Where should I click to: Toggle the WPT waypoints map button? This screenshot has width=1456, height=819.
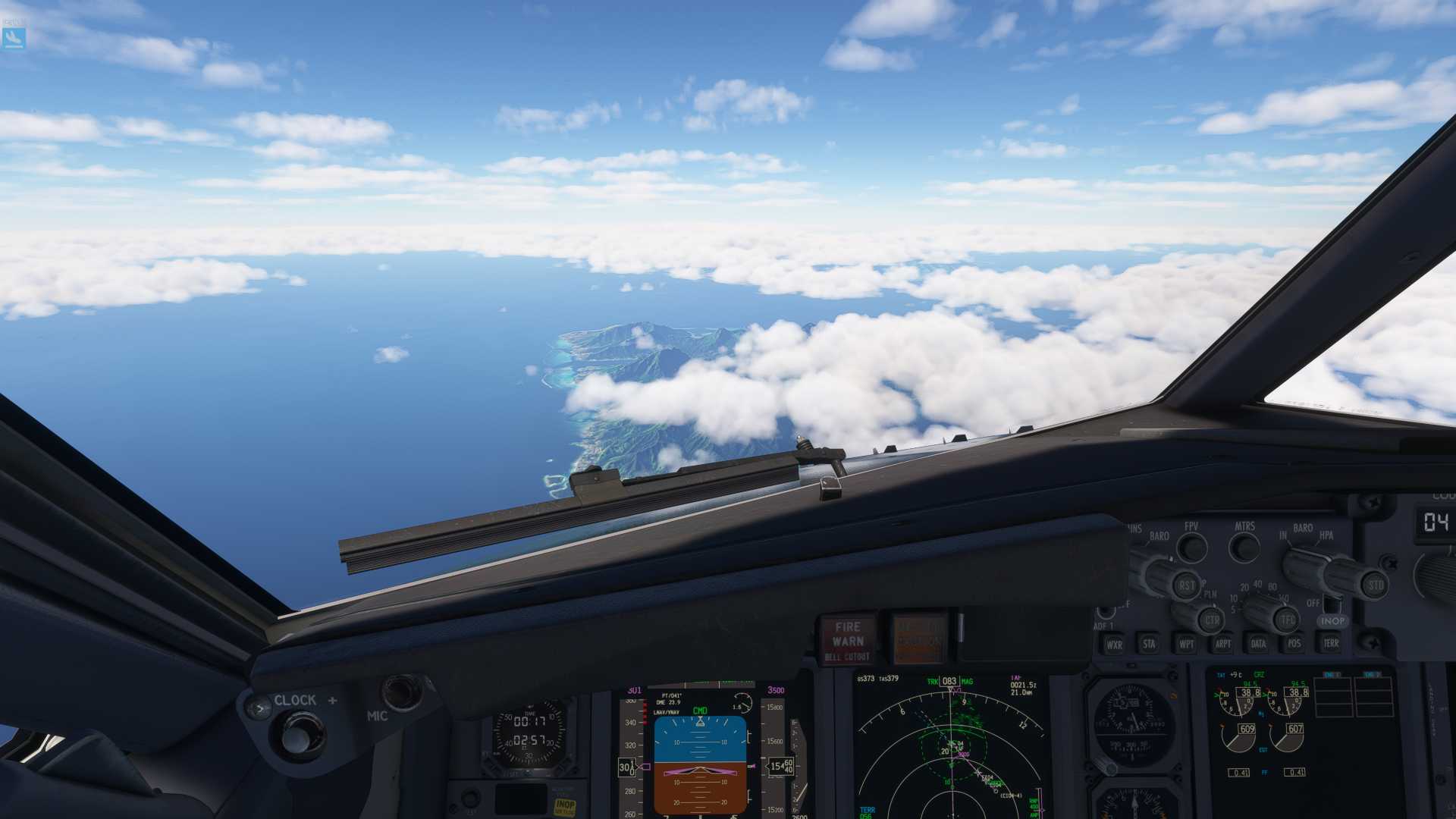tap(1186, 644)
